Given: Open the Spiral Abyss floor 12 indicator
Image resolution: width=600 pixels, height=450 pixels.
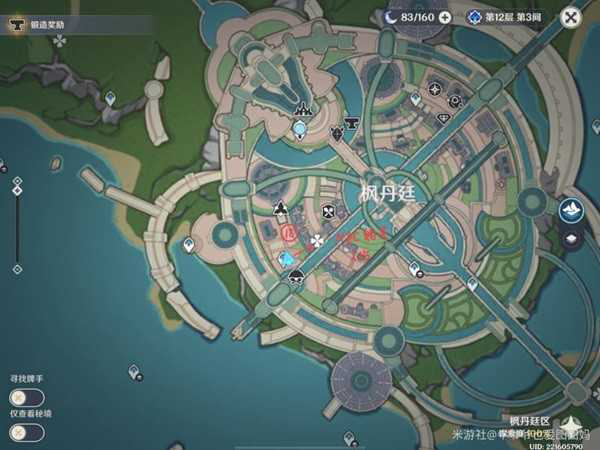Looking at the screenshot, I should (x=504, y=17).
